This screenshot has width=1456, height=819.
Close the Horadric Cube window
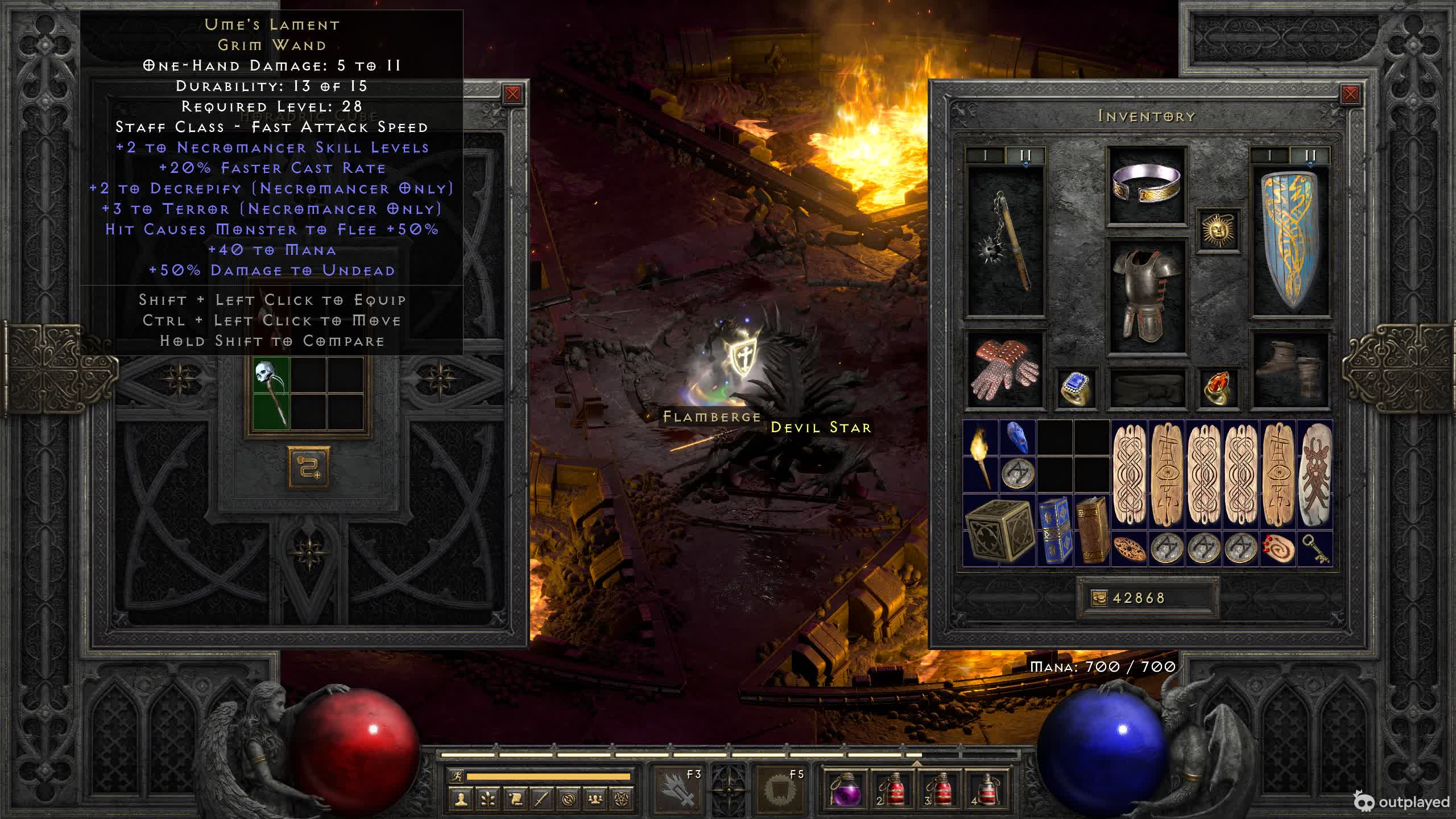tap(512, 94)
